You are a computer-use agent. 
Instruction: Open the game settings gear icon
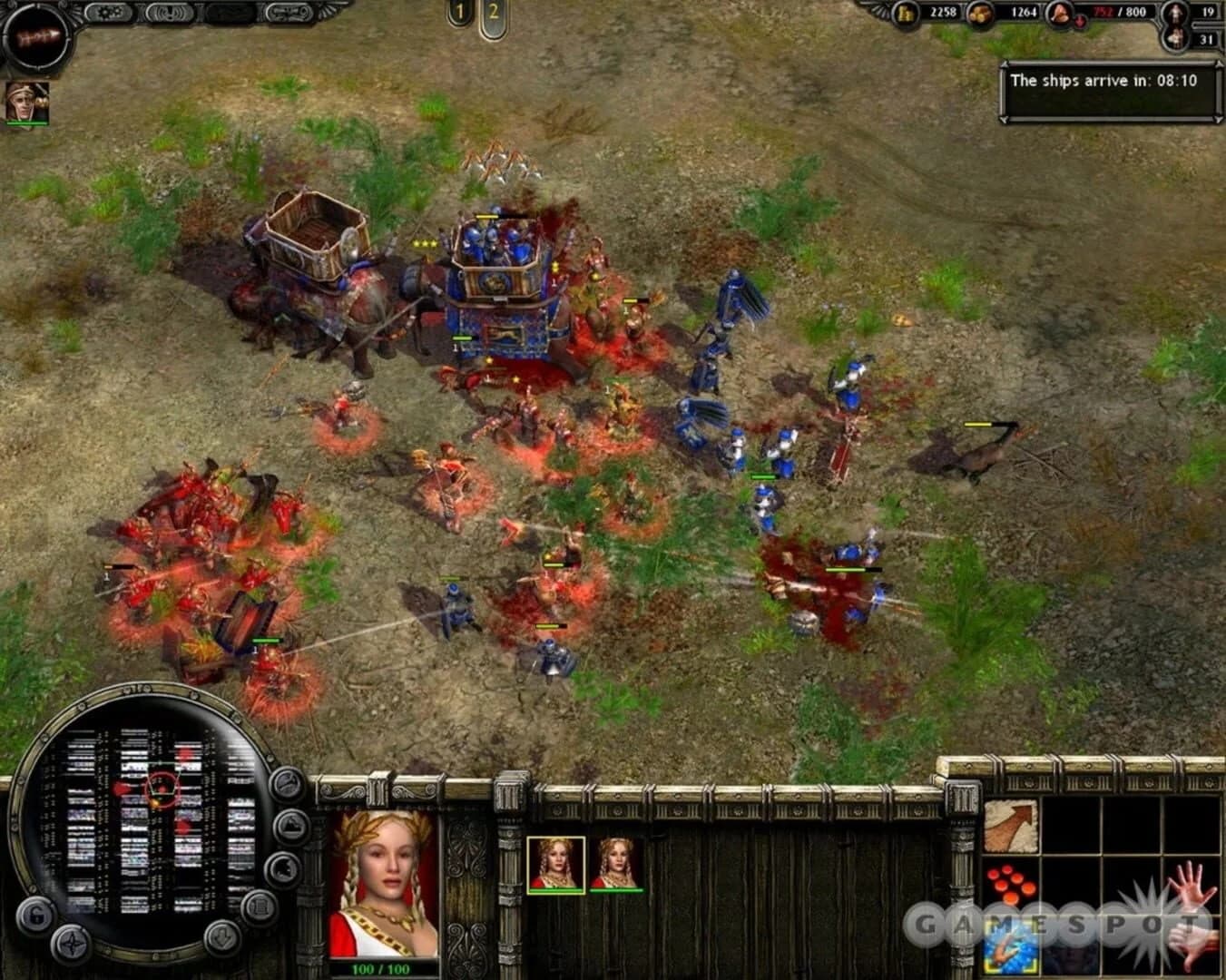click(110, 12)
